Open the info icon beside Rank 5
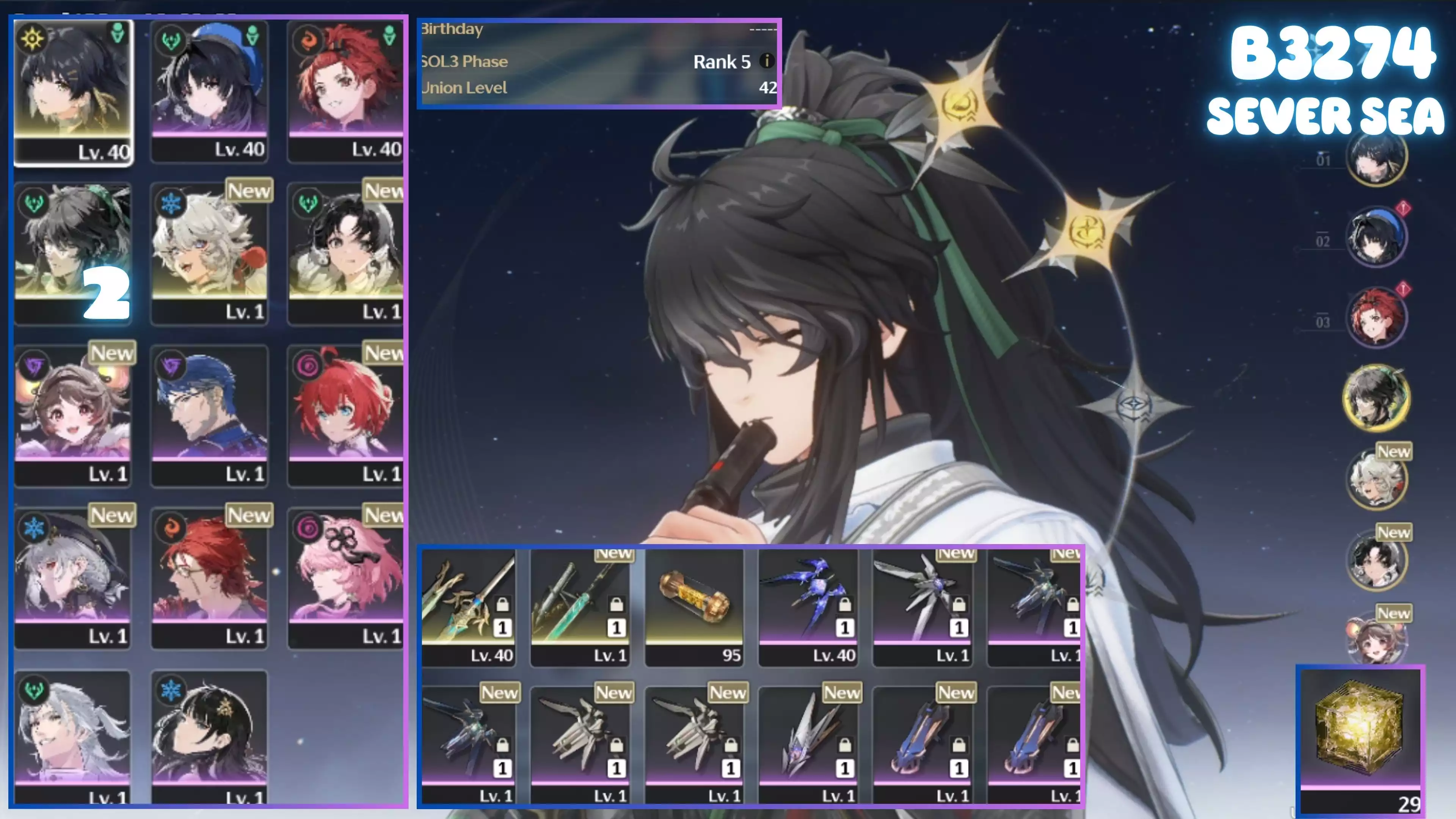 766,61
